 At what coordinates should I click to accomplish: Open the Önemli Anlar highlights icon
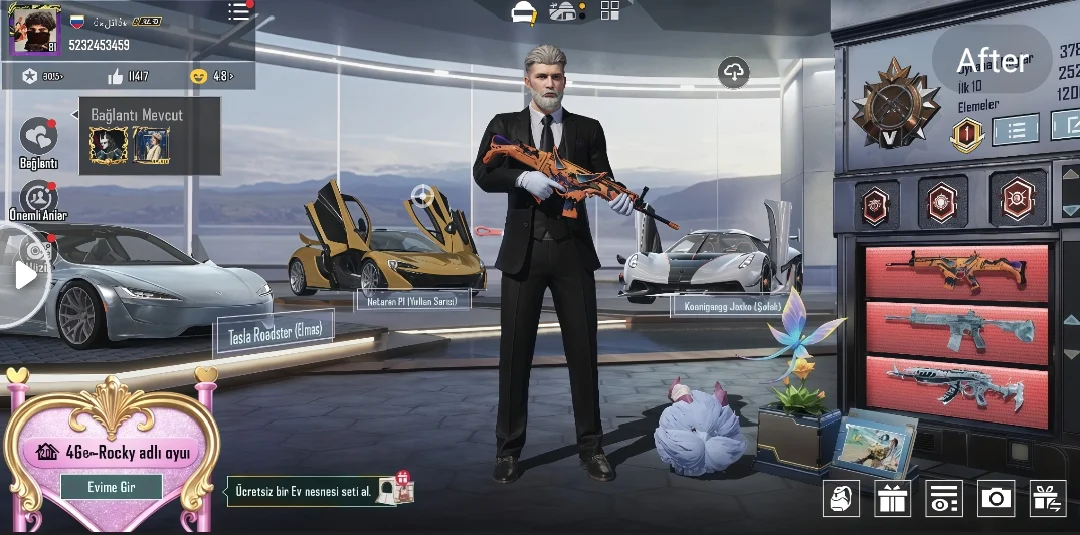click(38, 196)
